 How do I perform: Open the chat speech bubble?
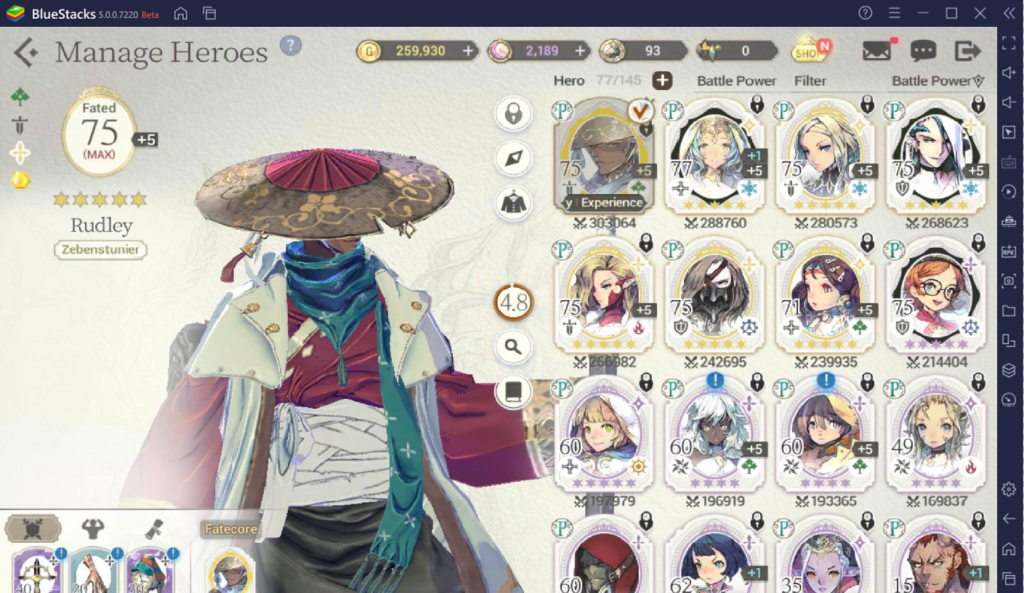[x=923, y=51]
